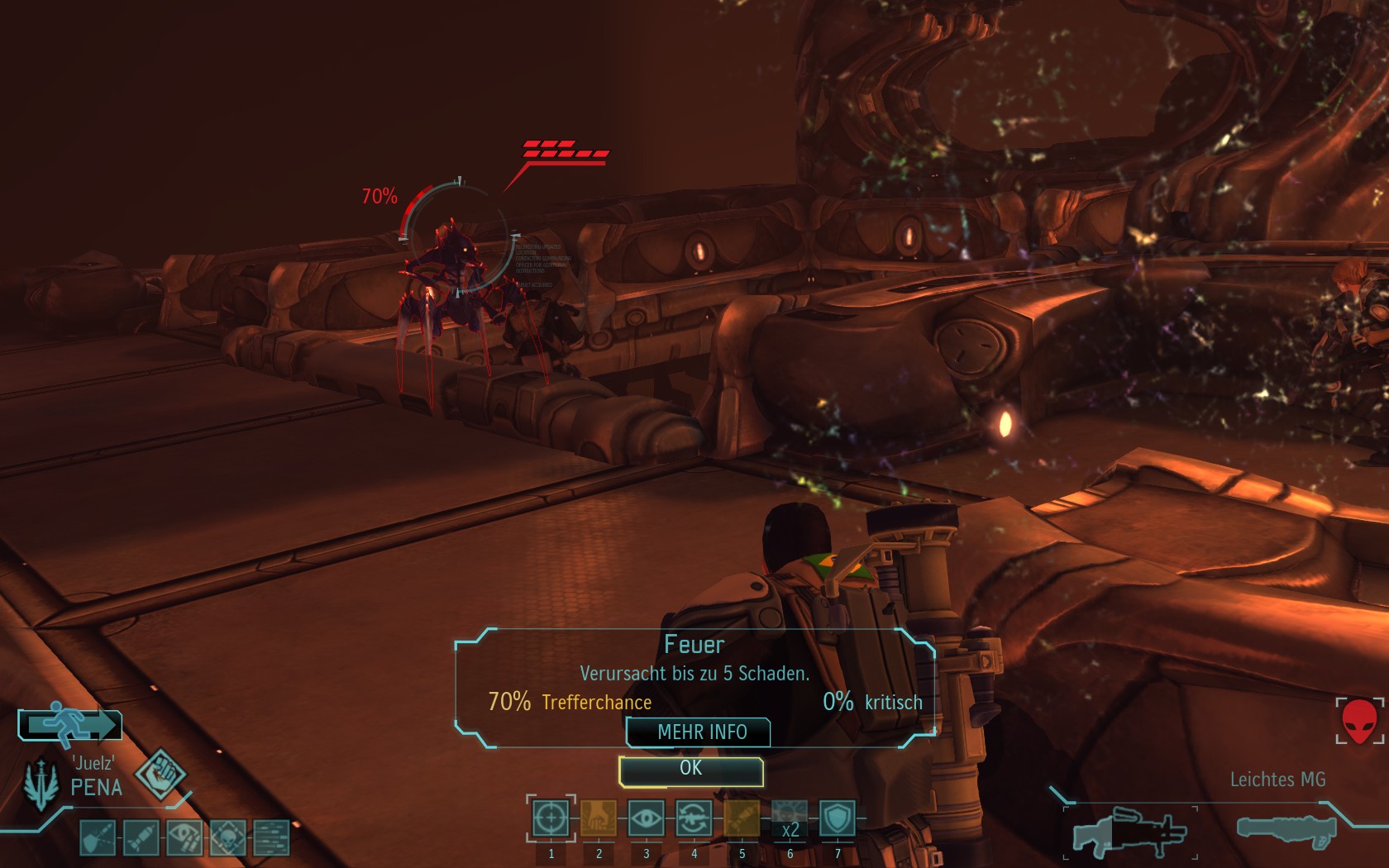This screenshot has width=1389, height=868.
Task: Select the light machine gun weapon icon
Action: click(1130, 832)
